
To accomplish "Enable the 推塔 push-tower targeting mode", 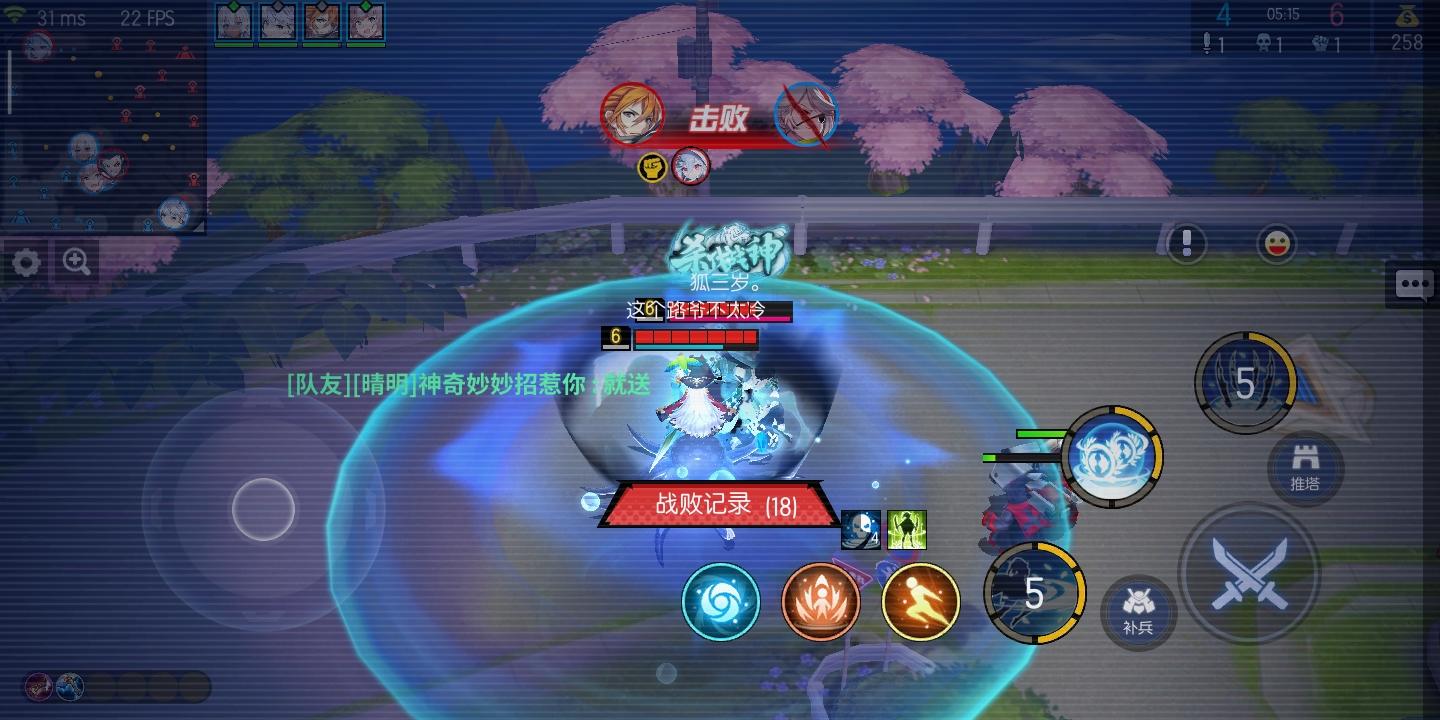I will pos(1306,470).
